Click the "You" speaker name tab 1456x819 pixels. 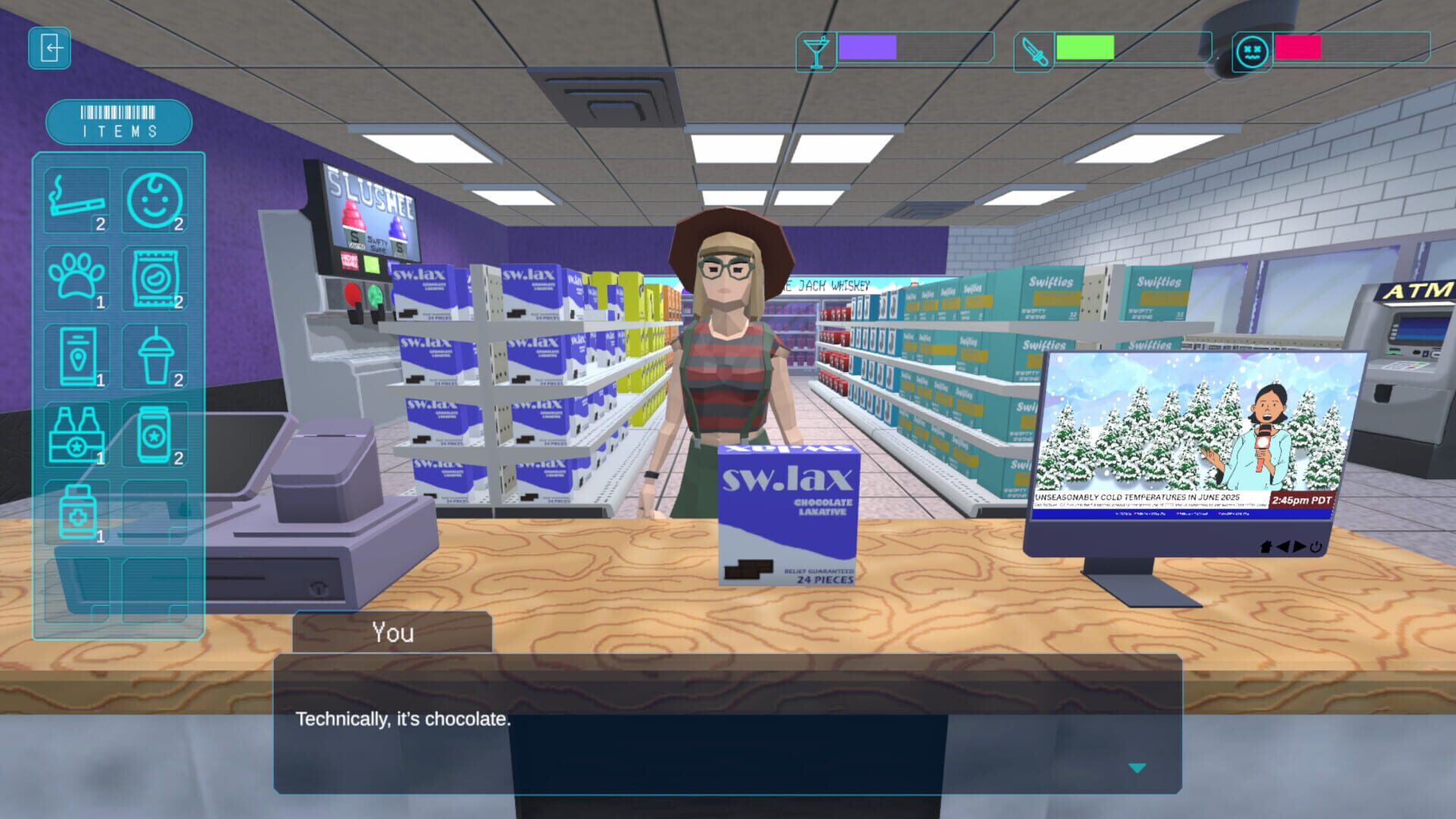(x=394, y=632)
